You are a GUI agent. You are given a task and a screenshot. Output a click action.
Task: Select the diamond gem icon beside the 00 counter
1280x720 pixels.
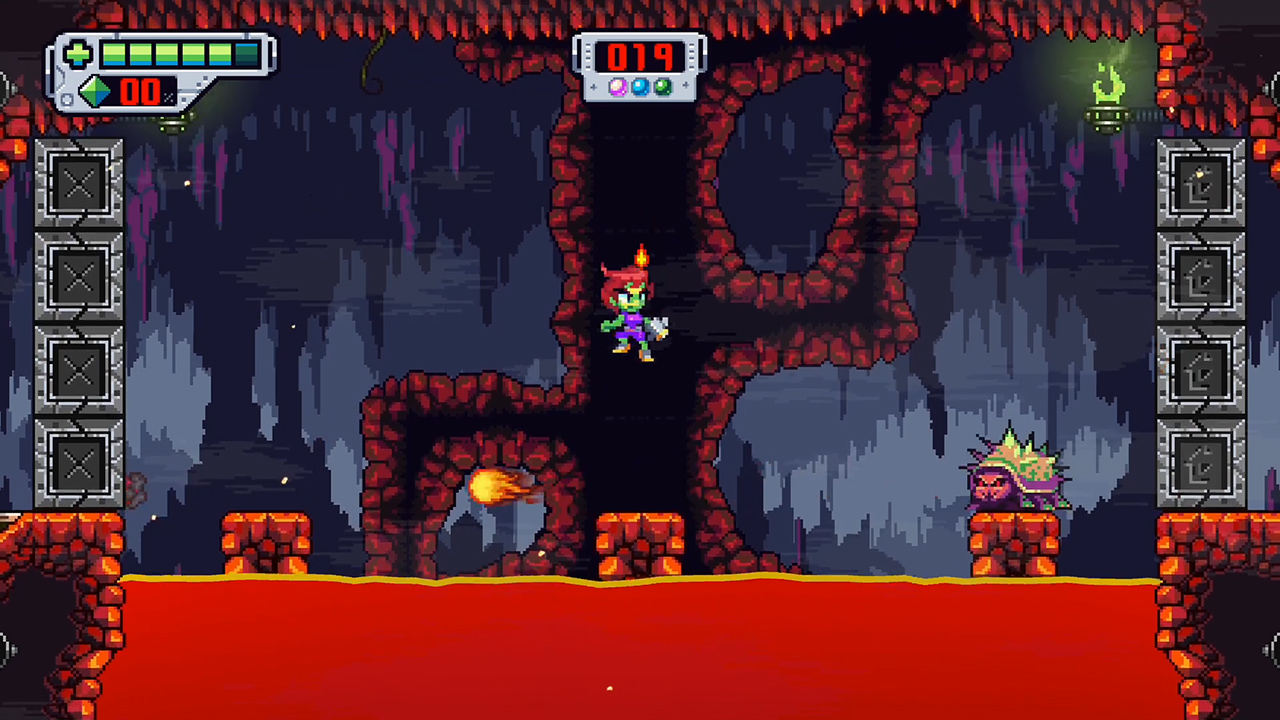coord(92,93)
